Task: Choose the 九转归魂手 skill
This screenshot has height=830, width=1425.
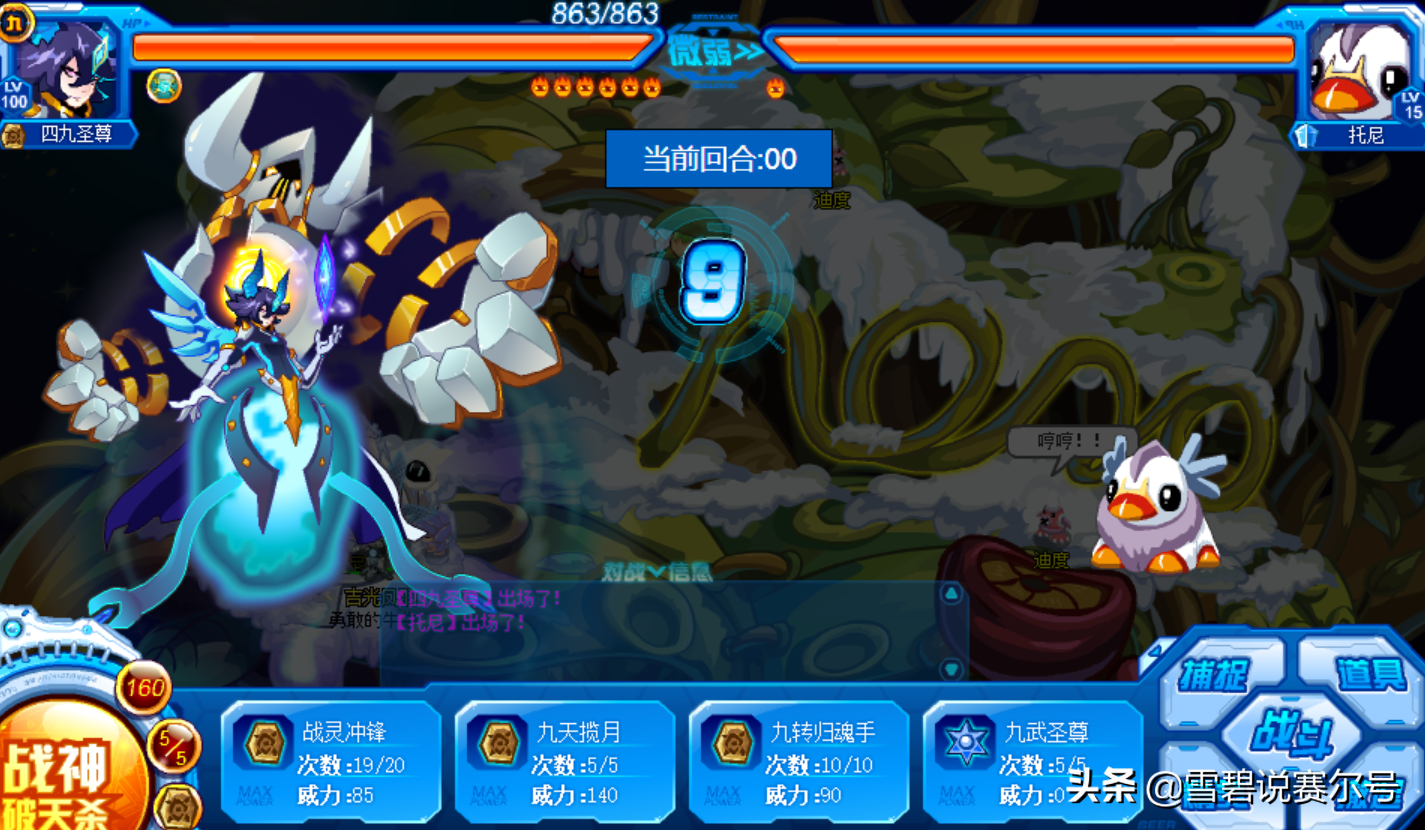Action: tap(799, 764)
